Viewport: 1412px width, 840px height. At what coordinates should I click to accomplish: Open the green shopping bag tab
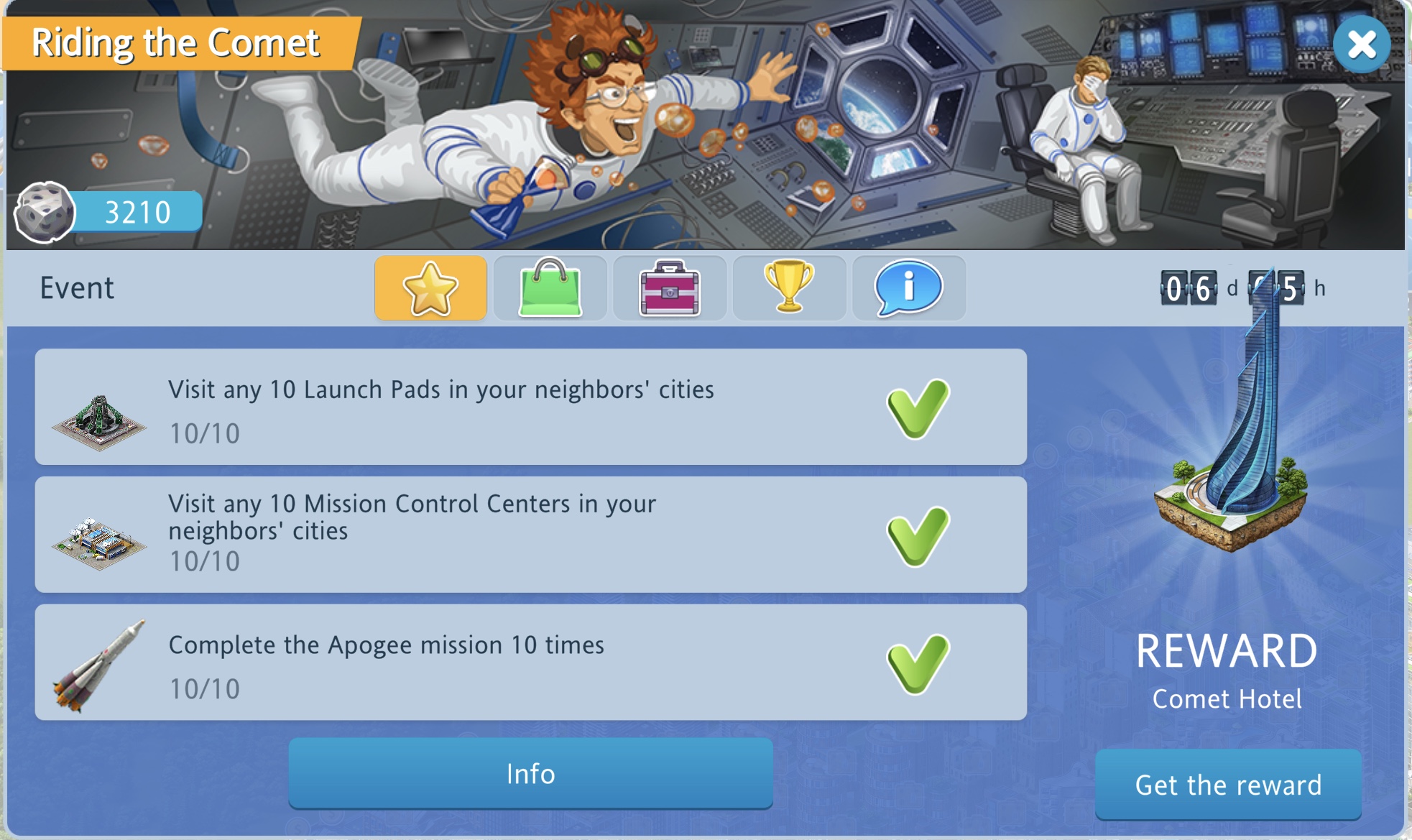(550, 288)
